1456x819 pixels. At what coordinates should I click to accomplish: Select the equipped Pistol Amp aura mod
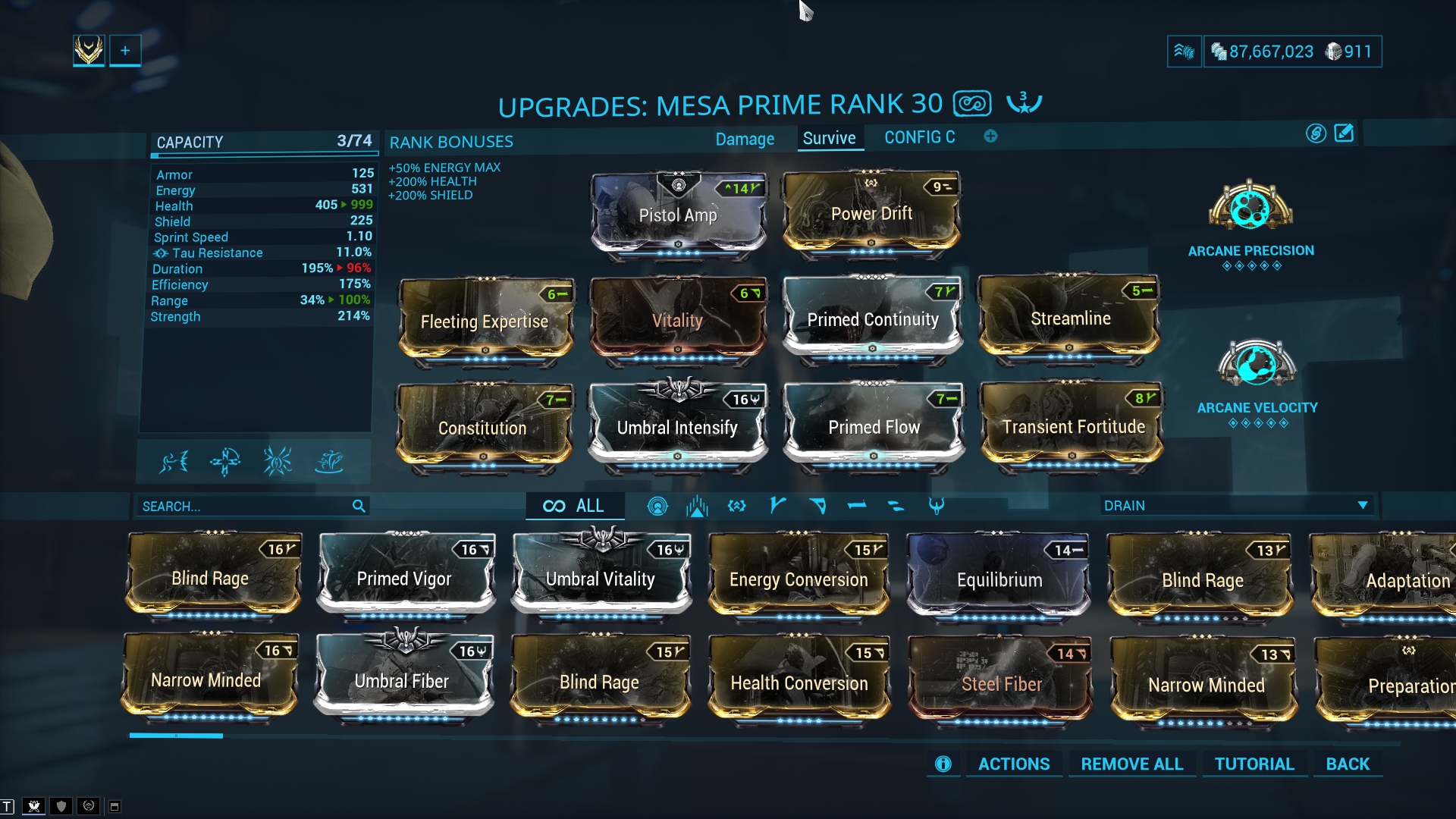point(678,215)
